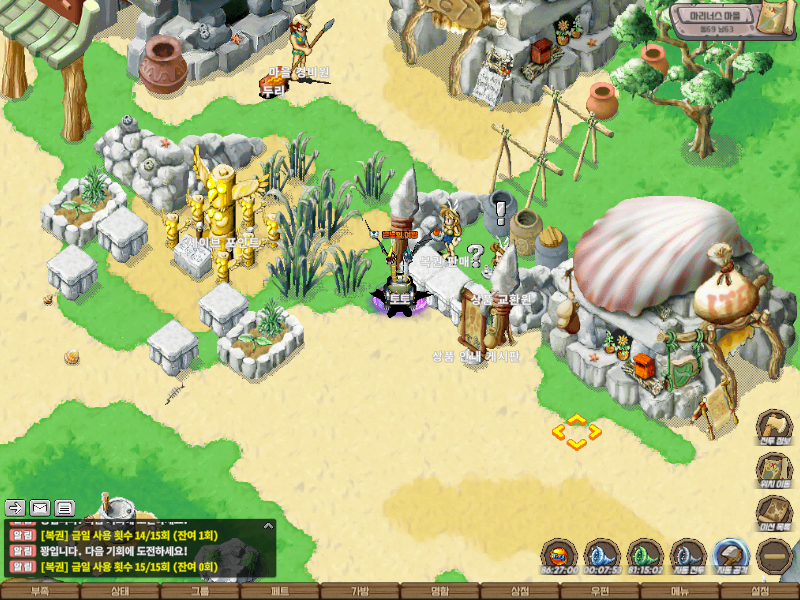Open the 명함 (name card) menu
Image resolution: width=800 pixels, height=600 pixels.
pyautogui.click(x=440, y=591)
